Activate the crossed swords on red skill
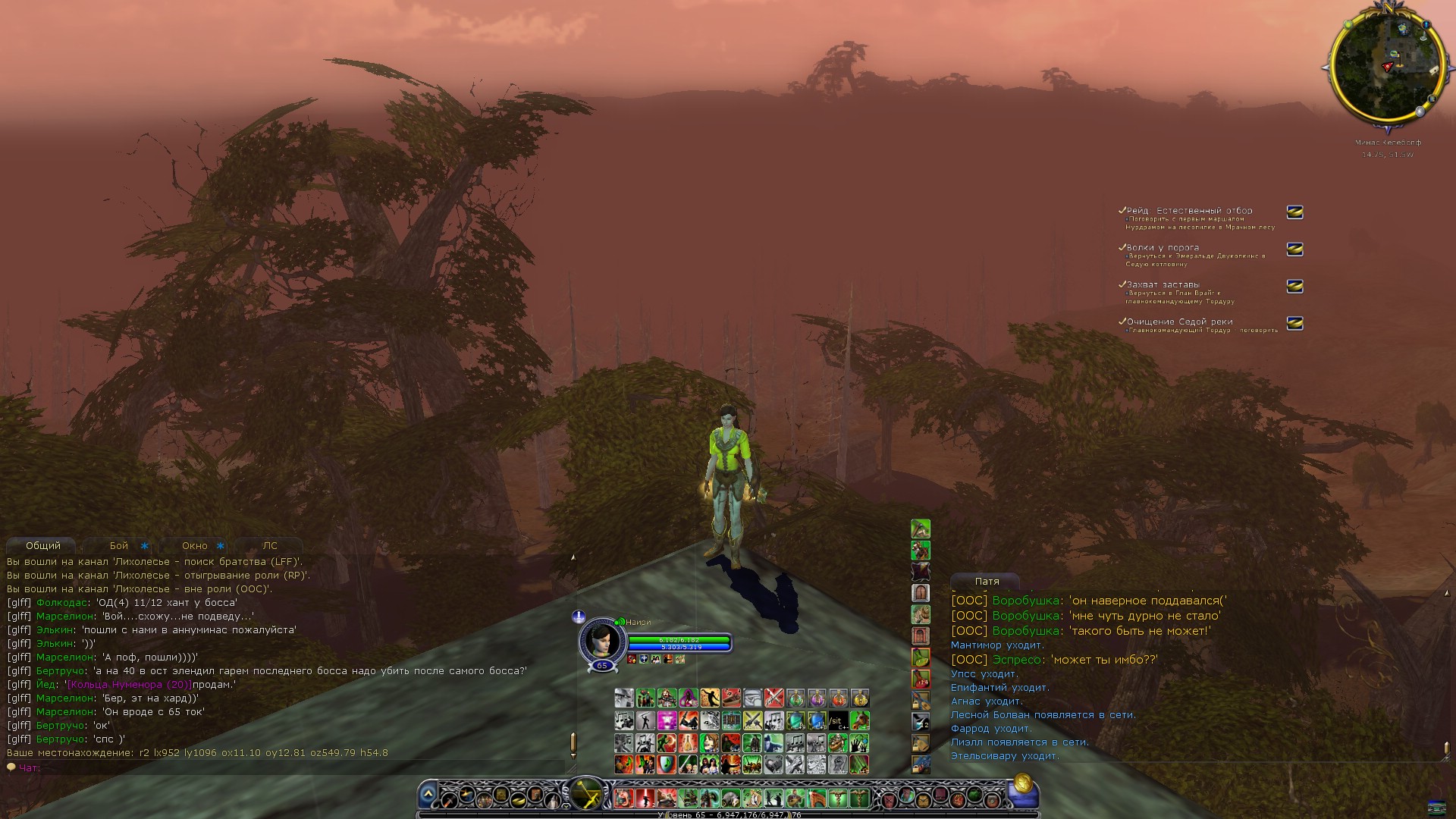This screenshot has height=819, width=1456. coord(773,698)
